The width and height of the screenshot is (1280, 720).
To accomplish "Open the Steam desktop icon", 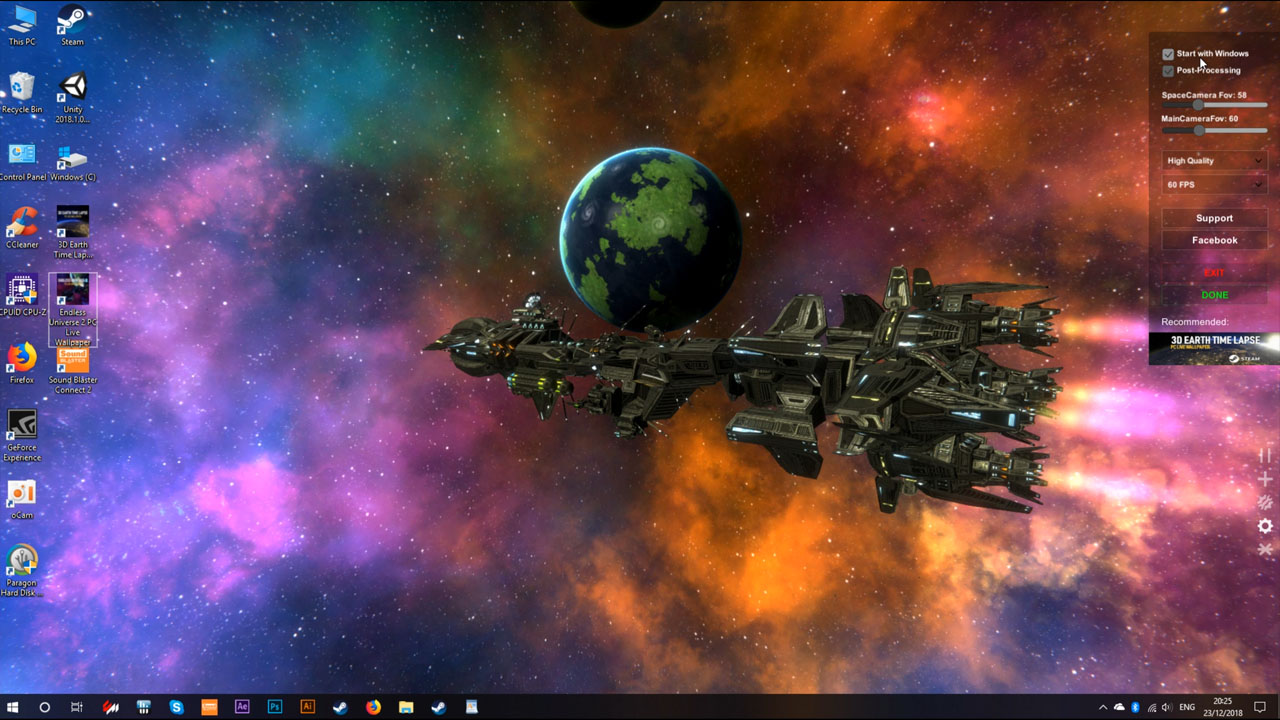I will coord(71,18).
